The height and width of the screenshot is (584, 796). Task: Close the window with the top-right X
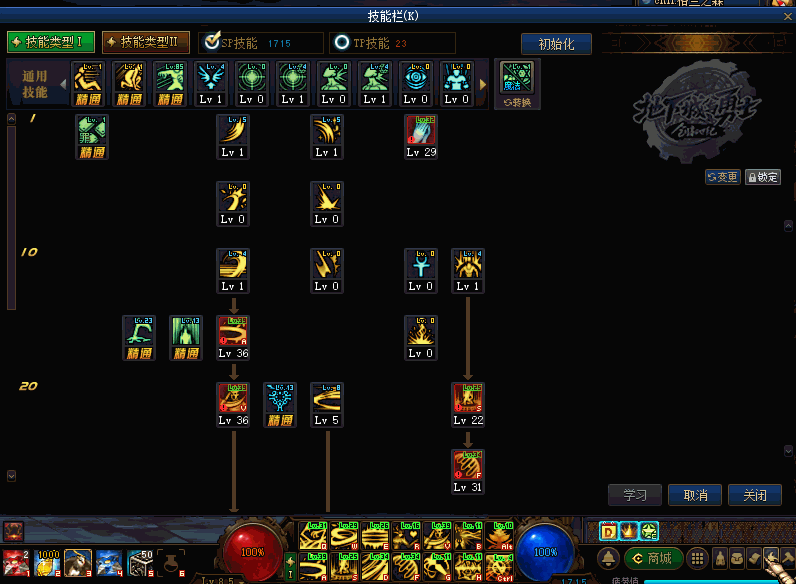[x=786, y=15]
